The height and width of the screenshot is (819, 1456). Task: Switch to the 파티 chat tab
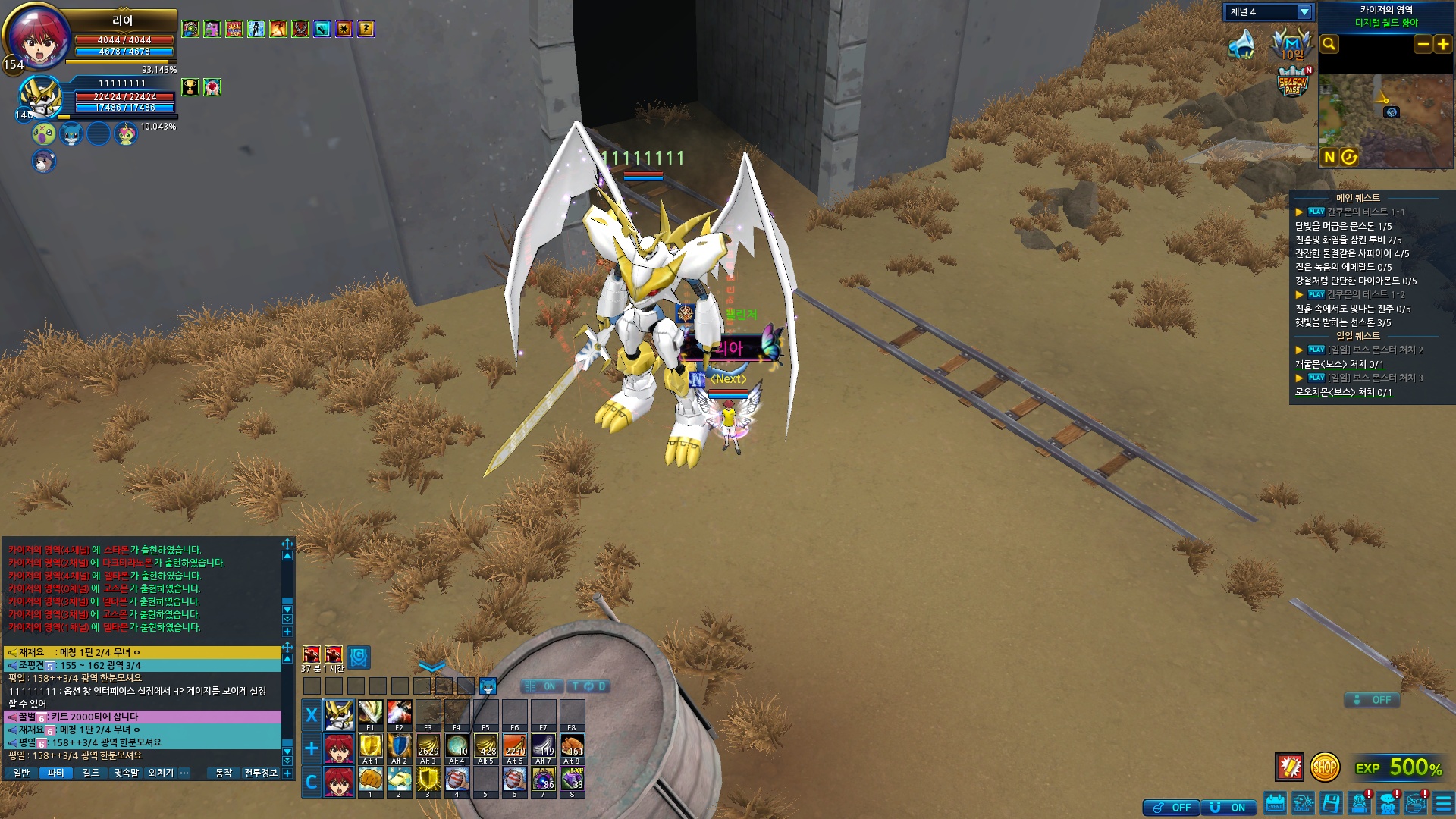click(56, 773)
